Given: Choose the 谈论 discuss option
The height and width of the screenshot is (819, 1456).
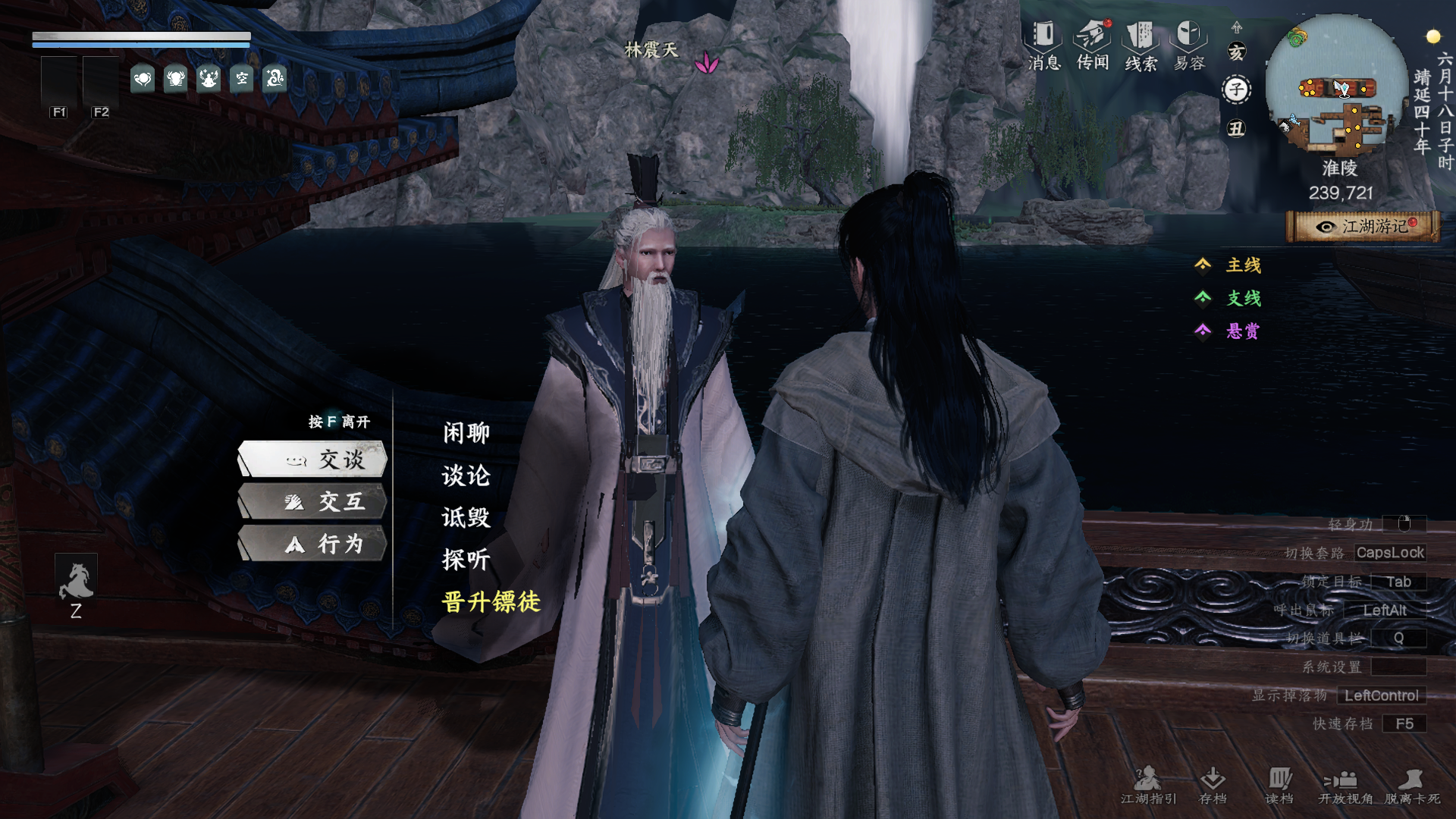Looking at the screenshot, I should pos(466,475).
